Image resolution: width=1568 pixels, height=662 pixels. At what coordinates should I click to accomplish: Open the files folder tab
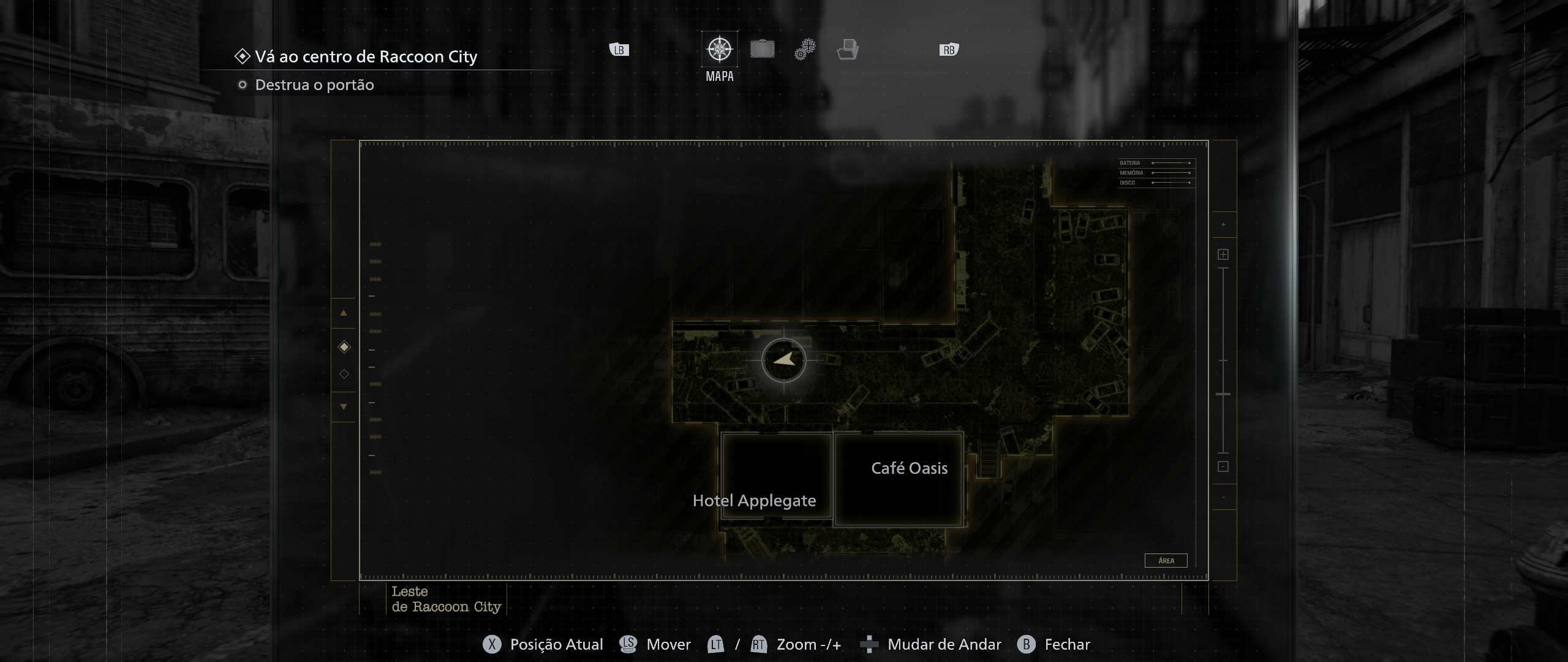[x=848, y=49]
